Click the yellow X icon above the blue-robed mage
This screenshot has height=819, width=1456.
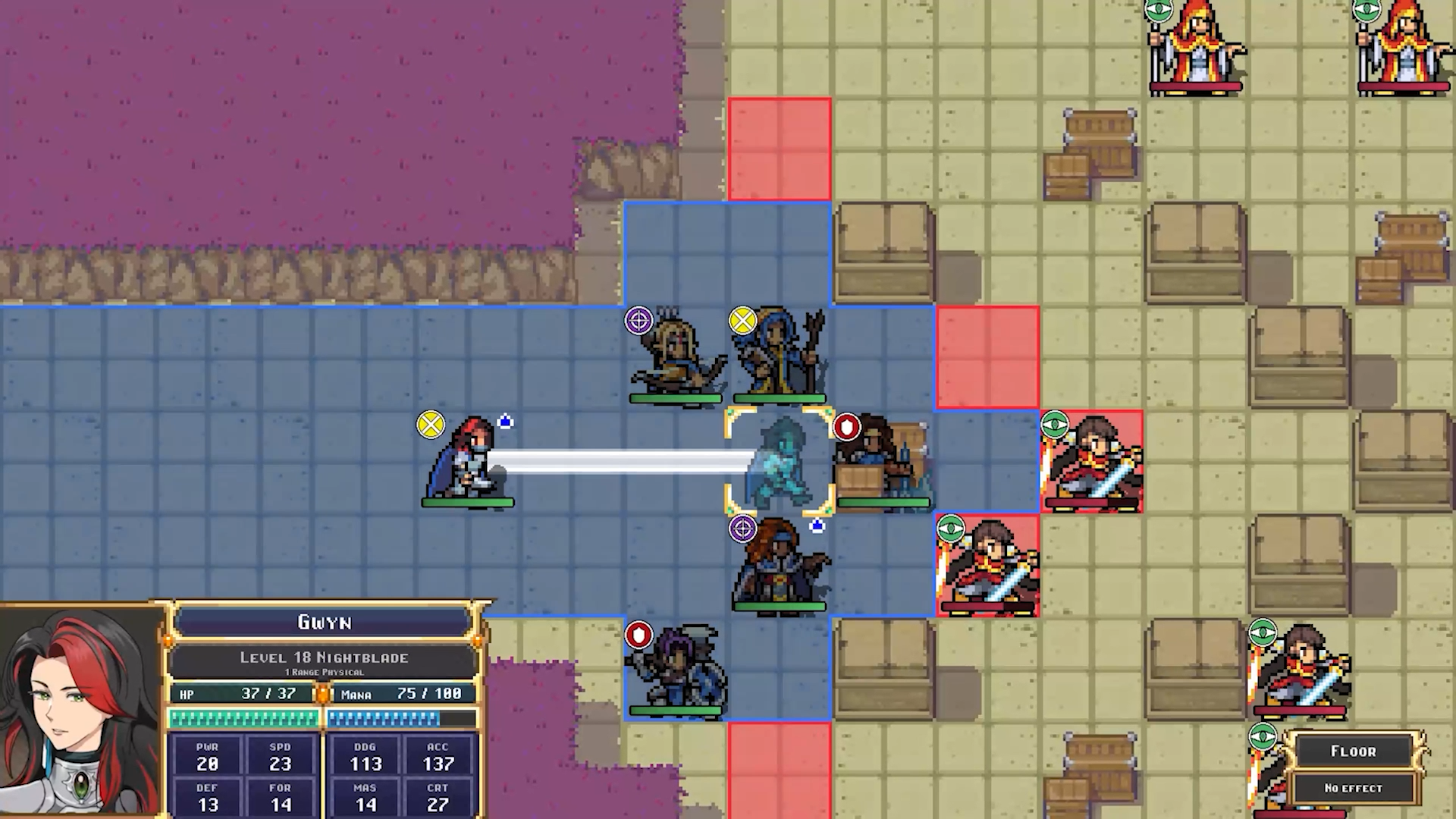(x=742, y=320)
